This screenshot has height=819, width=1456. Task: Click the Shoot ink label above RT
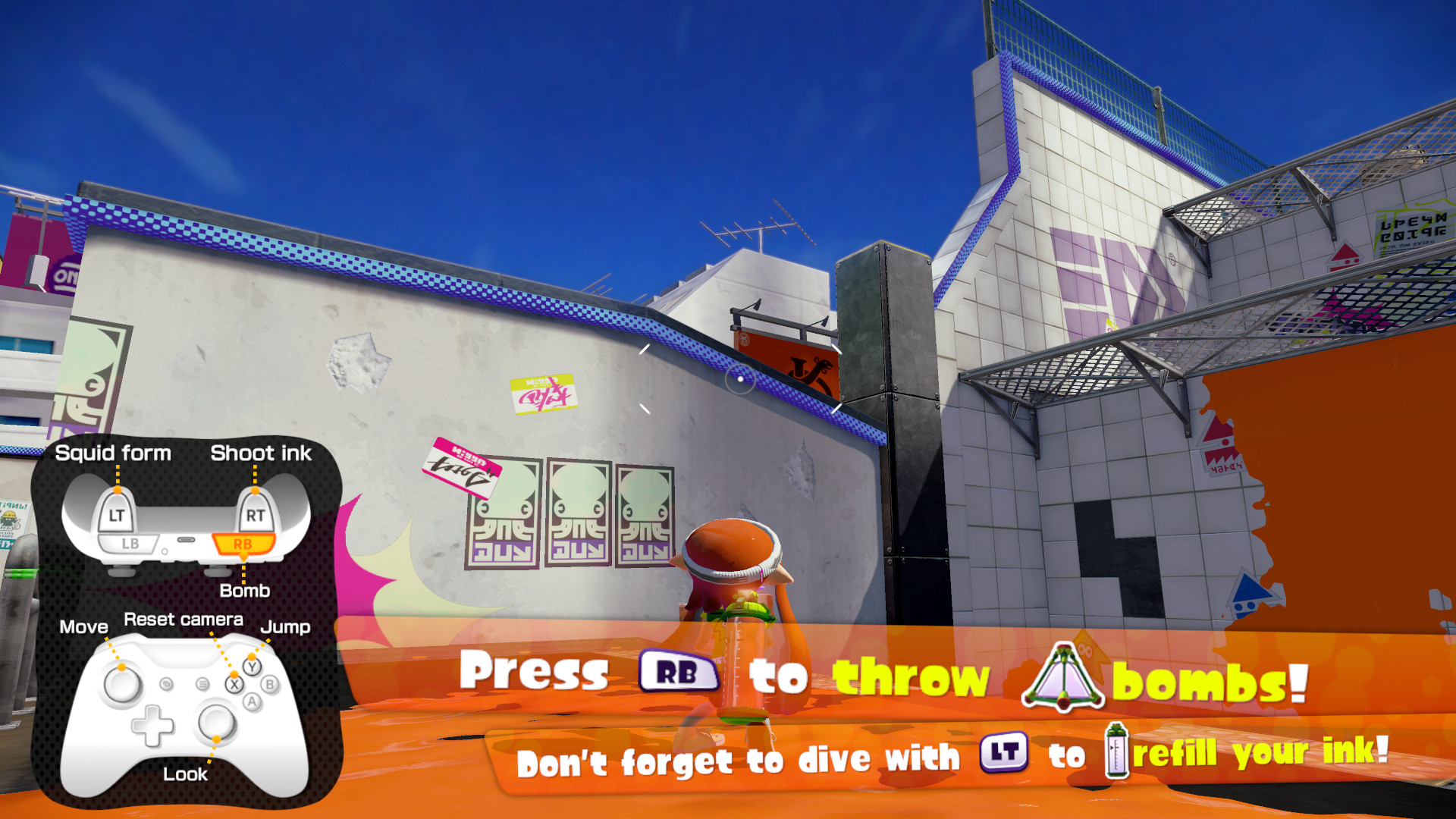(261, 453)
